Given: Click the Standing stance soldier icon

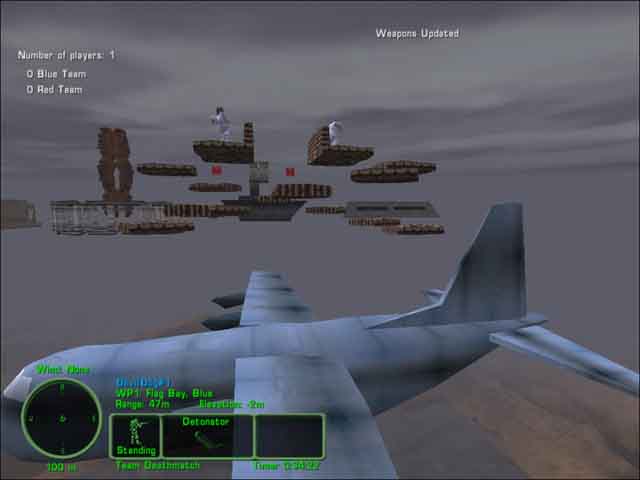Looking at the screenshot, I should 135,434.
